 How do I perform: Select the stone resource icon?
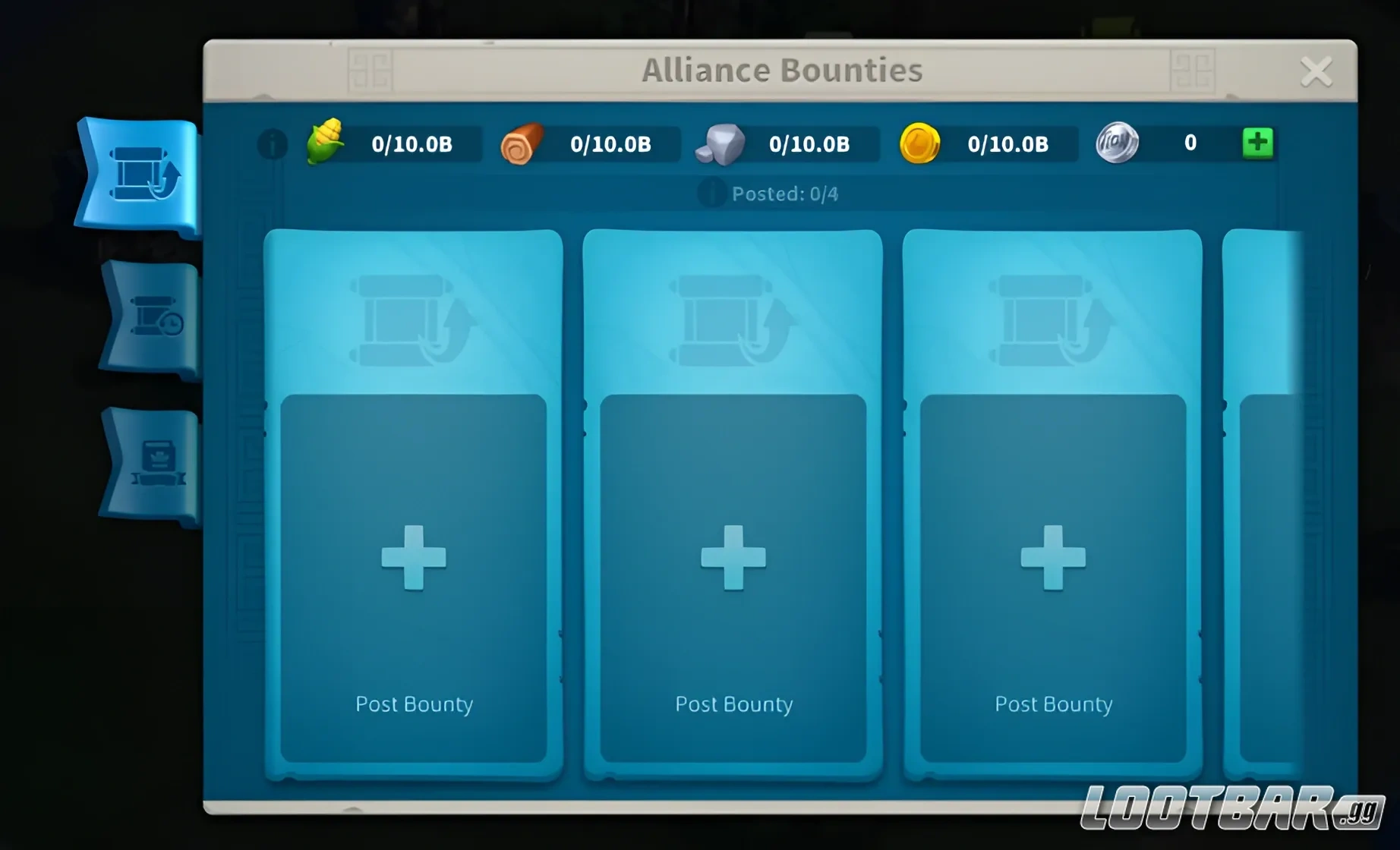(x=722, y=143)
